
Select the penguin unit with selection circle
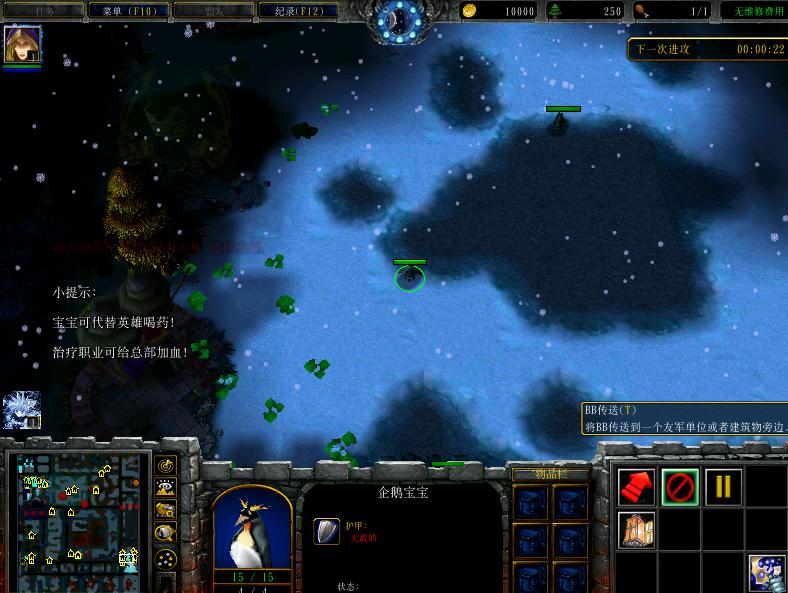409,277
